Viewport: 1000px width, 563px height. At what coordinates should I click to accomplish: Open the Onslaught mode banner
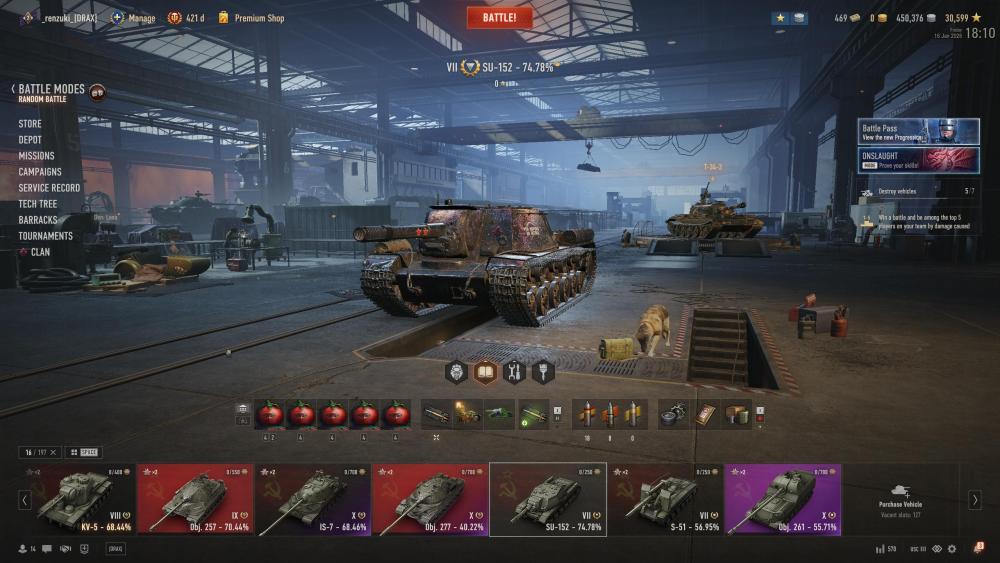(918, 160)
